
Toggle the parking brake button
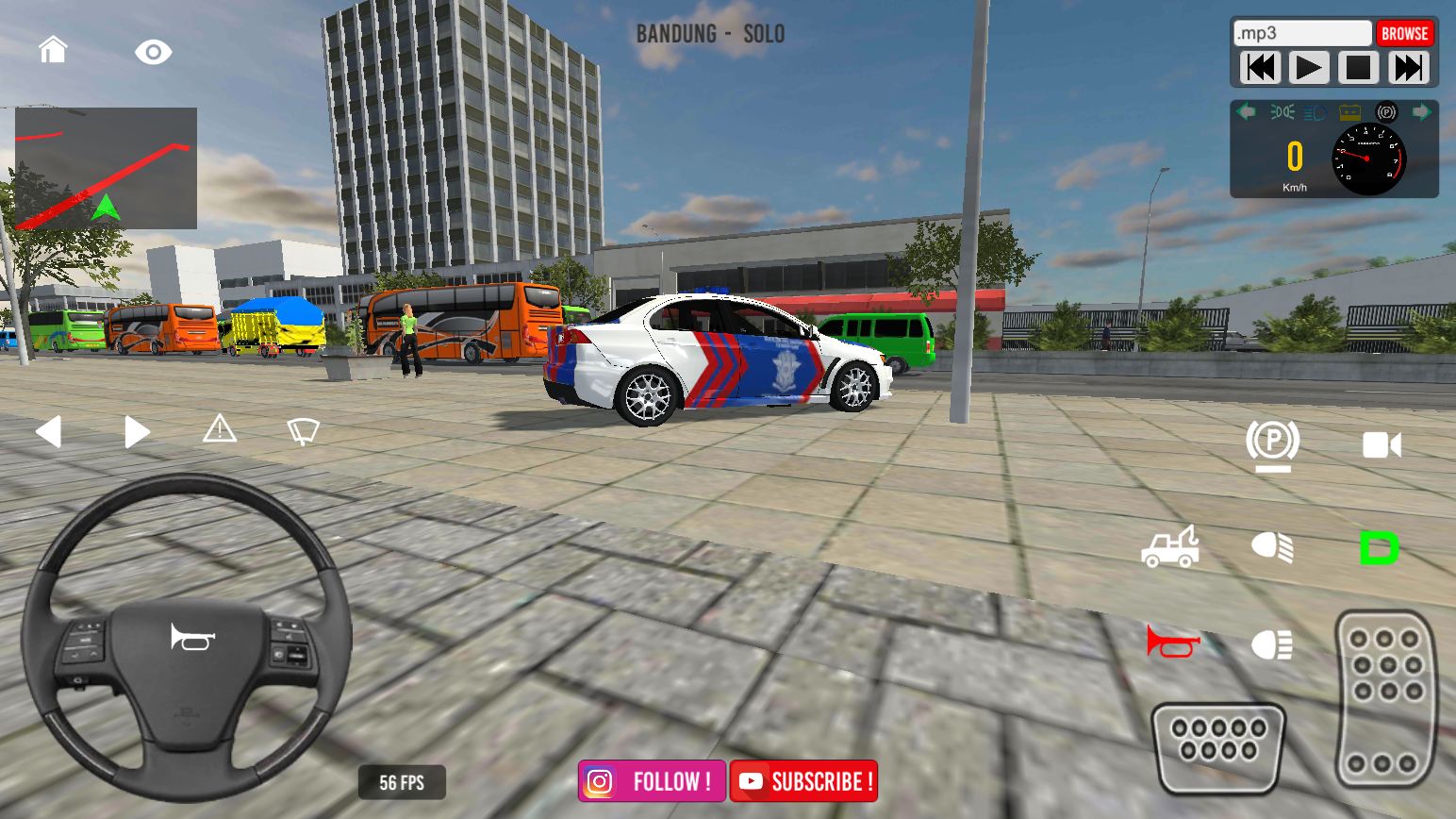tap(1272, 443)
